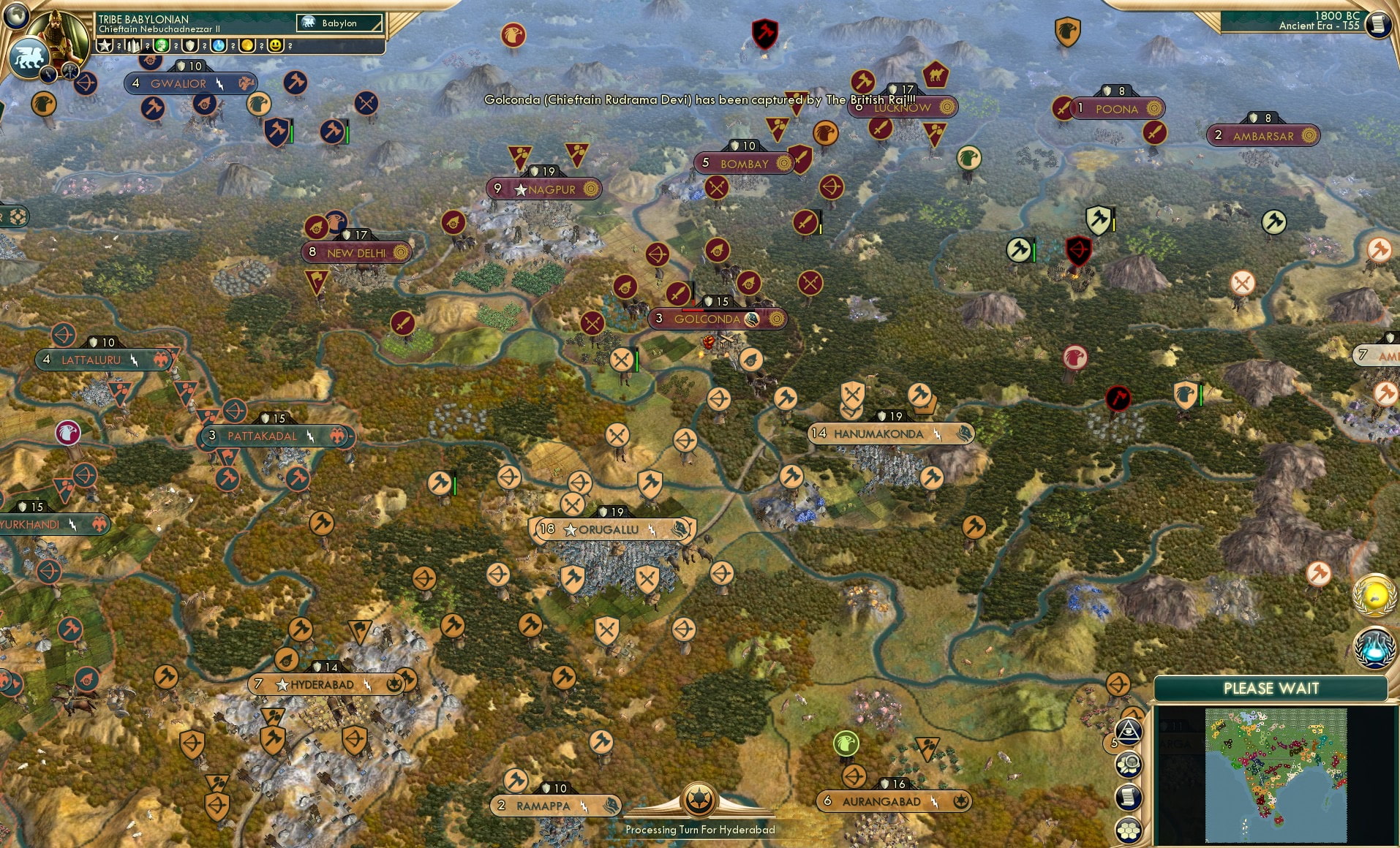Open the notification log scroll icon
Image resolution: width=1400 pixels, height=848 pixels.
pos(1127,796)
